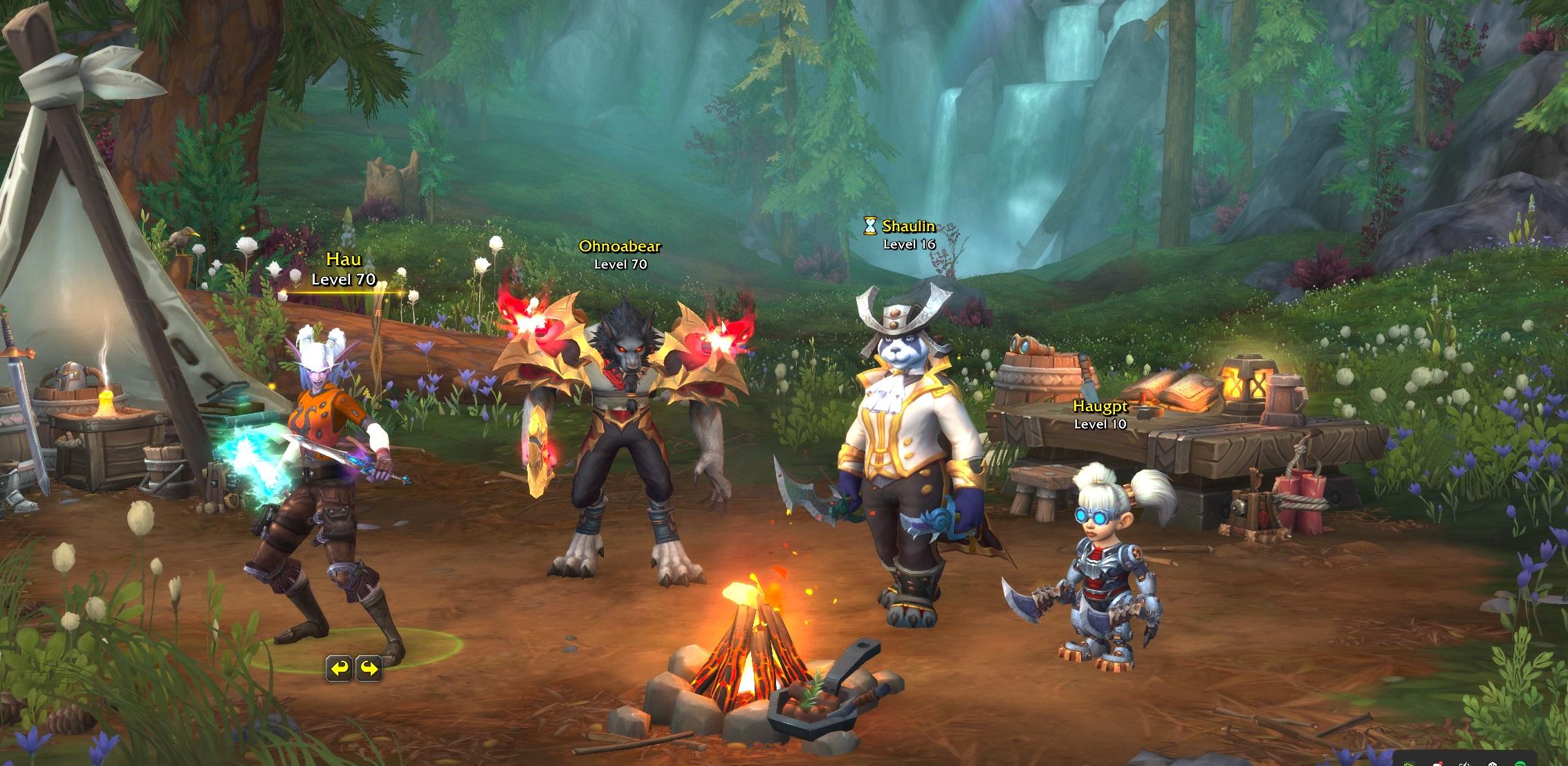Viewport: 1568px width, 766px height.
Task: Choose the Ohnoabear Level 70 nameplate
Action: 620,254
